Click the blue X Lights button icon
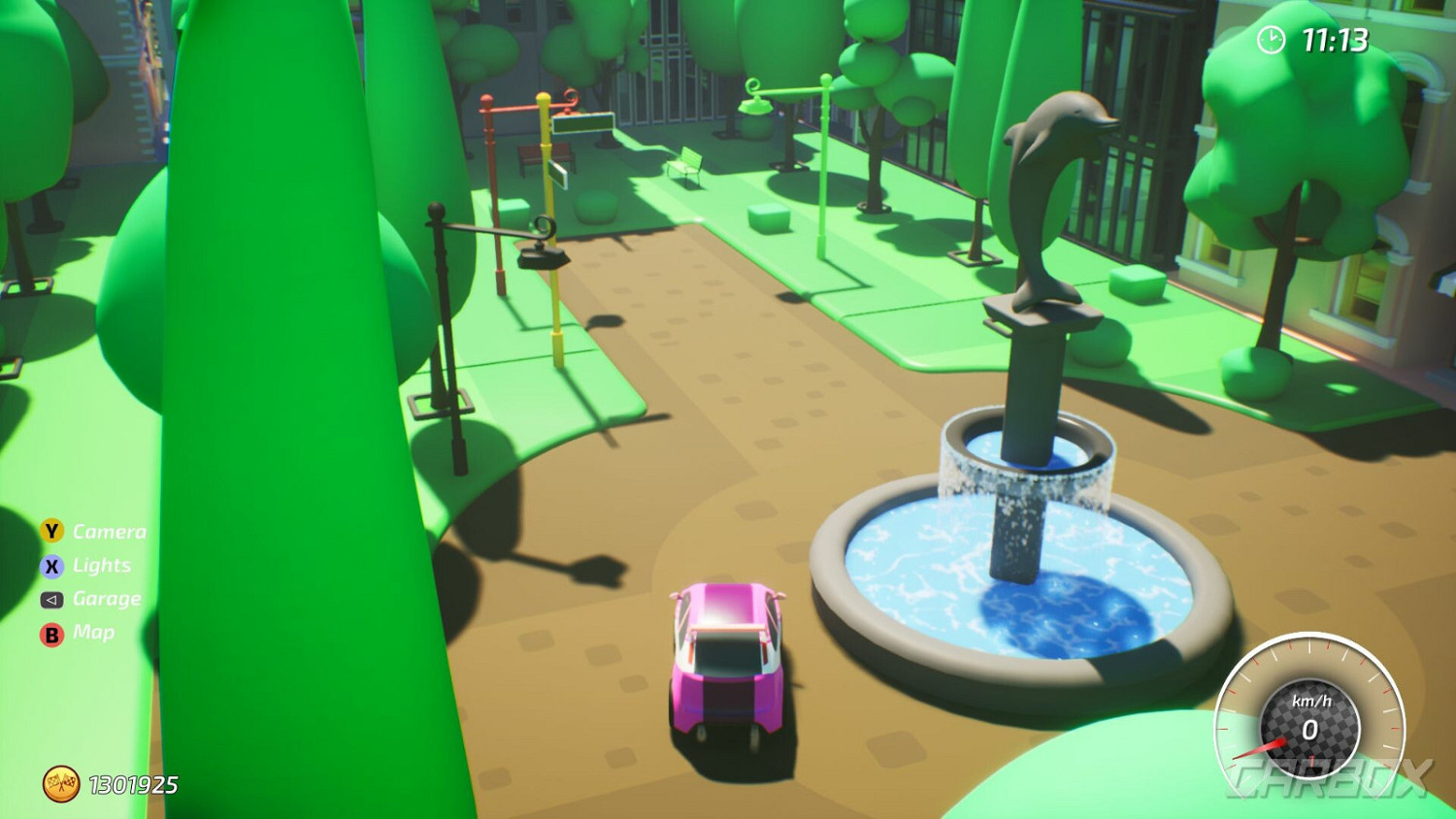The image size is (1456, 819). coord(50,566)
